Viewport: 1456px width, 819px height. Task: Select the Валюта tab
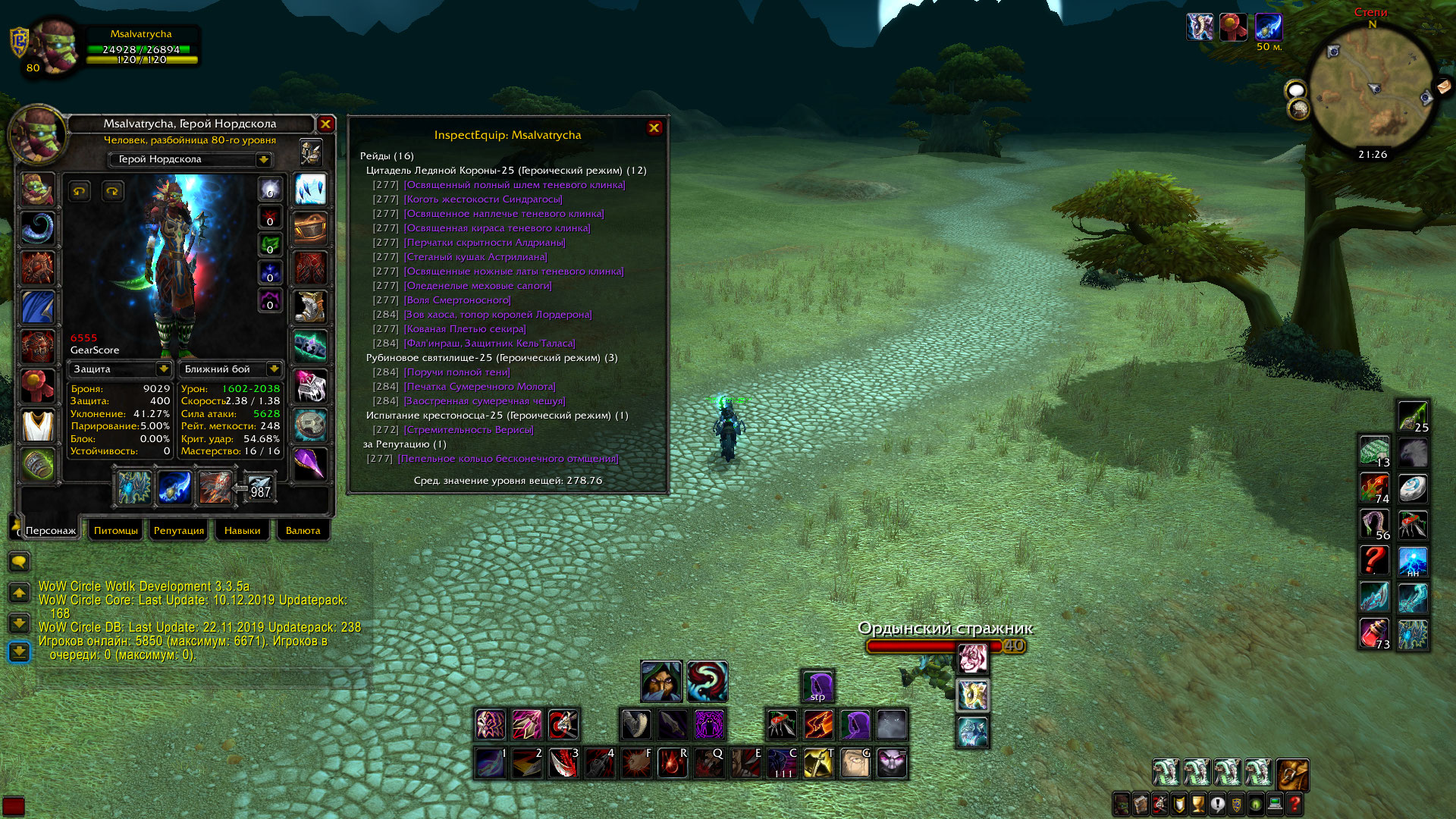(x=303, y=530)
